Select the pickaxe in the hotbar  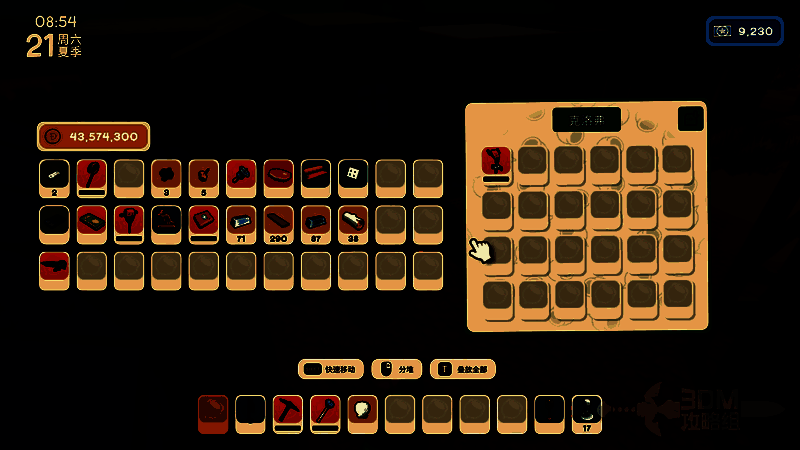click(x=287, y=410)
